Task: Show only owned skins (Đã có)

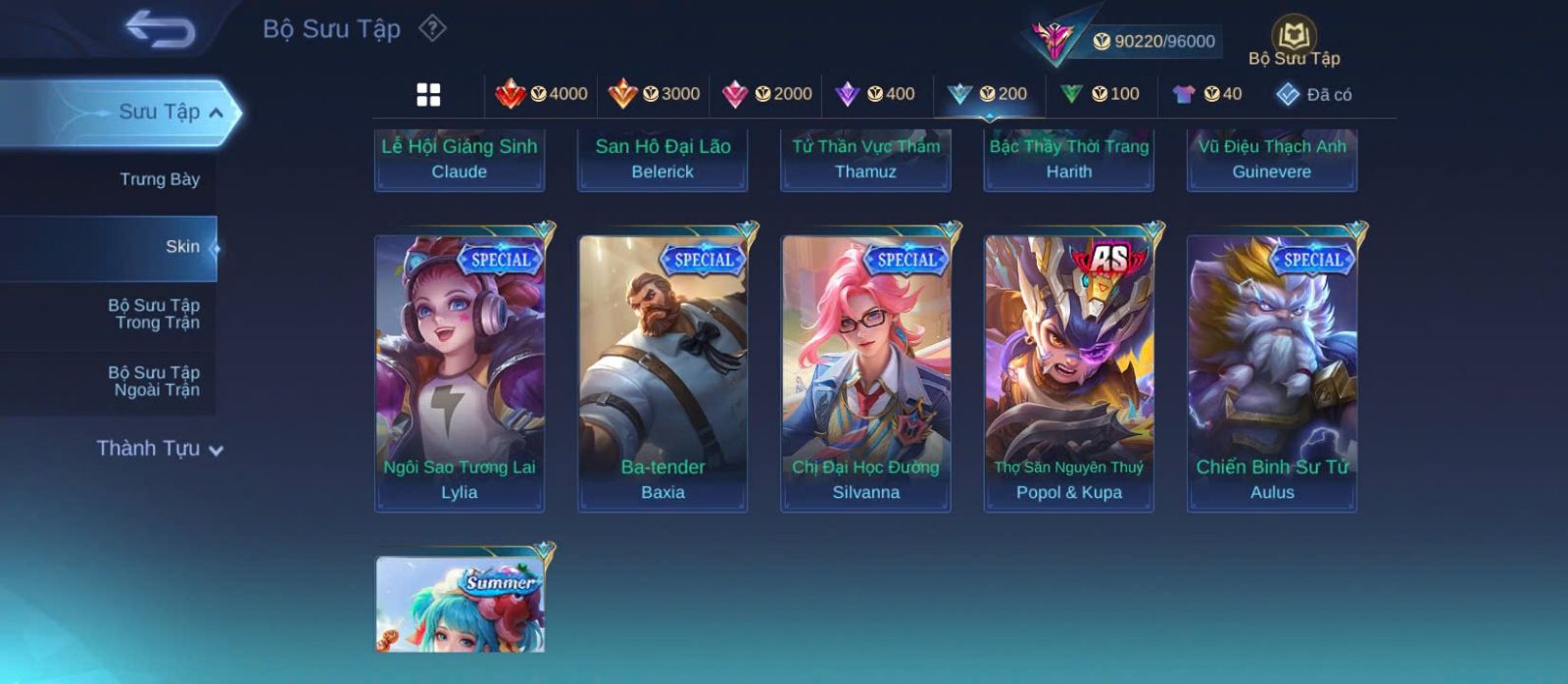Action: tap(1314, 94)
